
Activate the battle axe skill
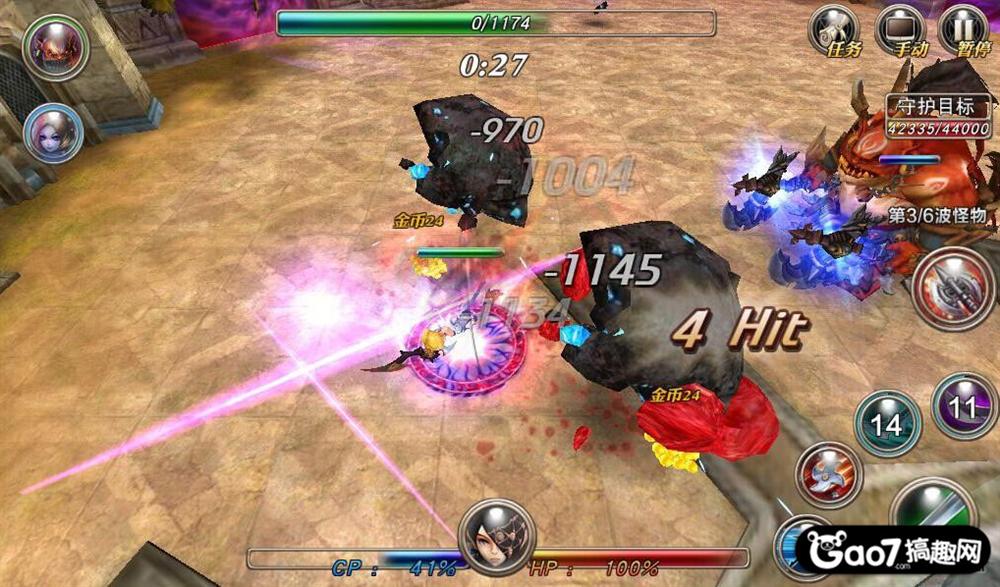click(953, 288)
